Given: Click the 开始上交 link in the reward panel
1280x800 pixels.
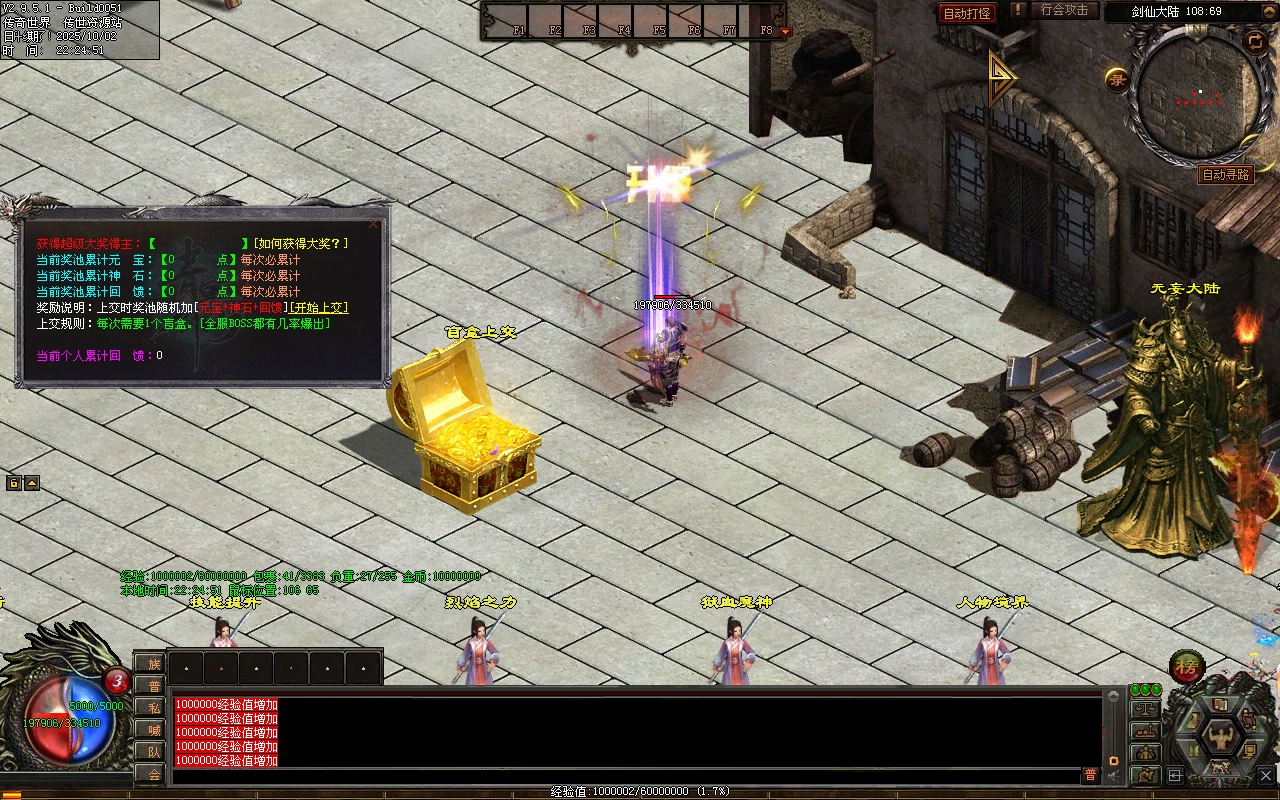Looking at the screenshot, I should pyautogui.click(x=320, y=307).
